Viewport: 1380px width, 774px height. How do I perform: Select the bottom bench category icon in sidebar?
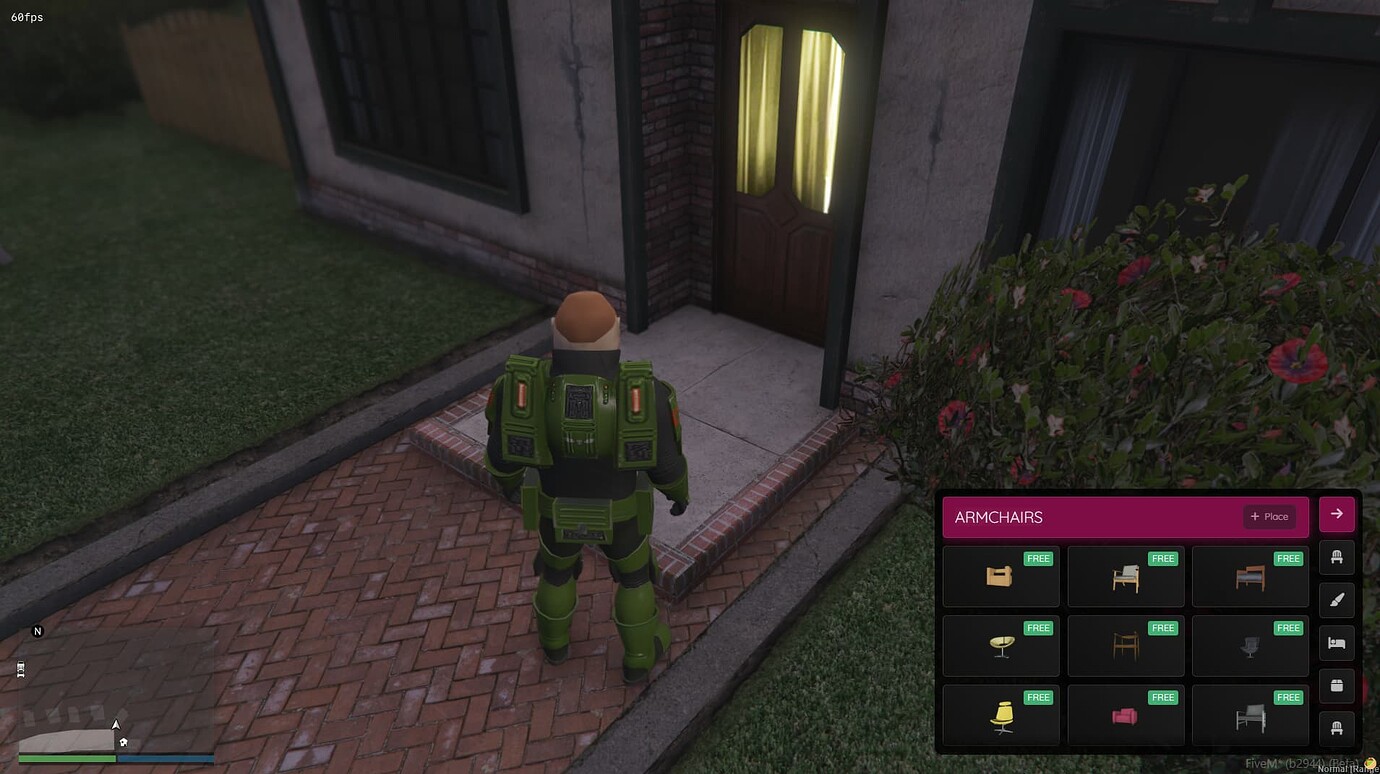(1336, 728)
